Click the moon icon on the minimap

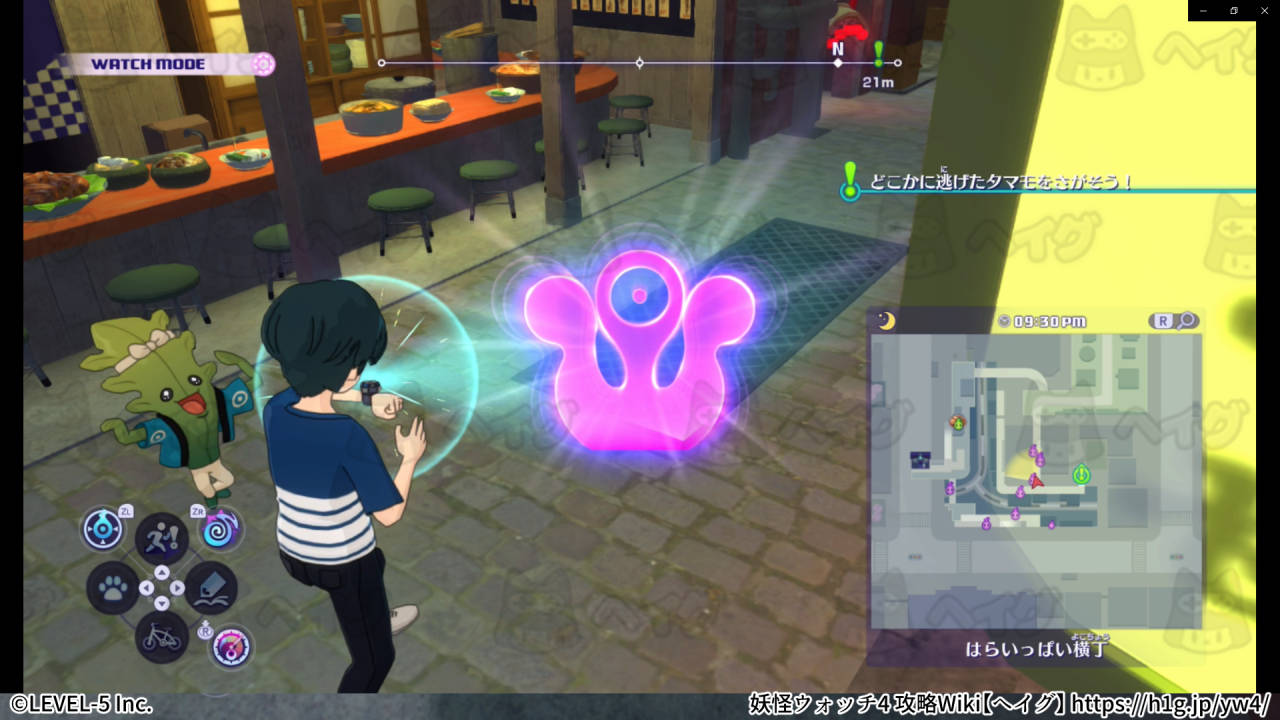885,321
